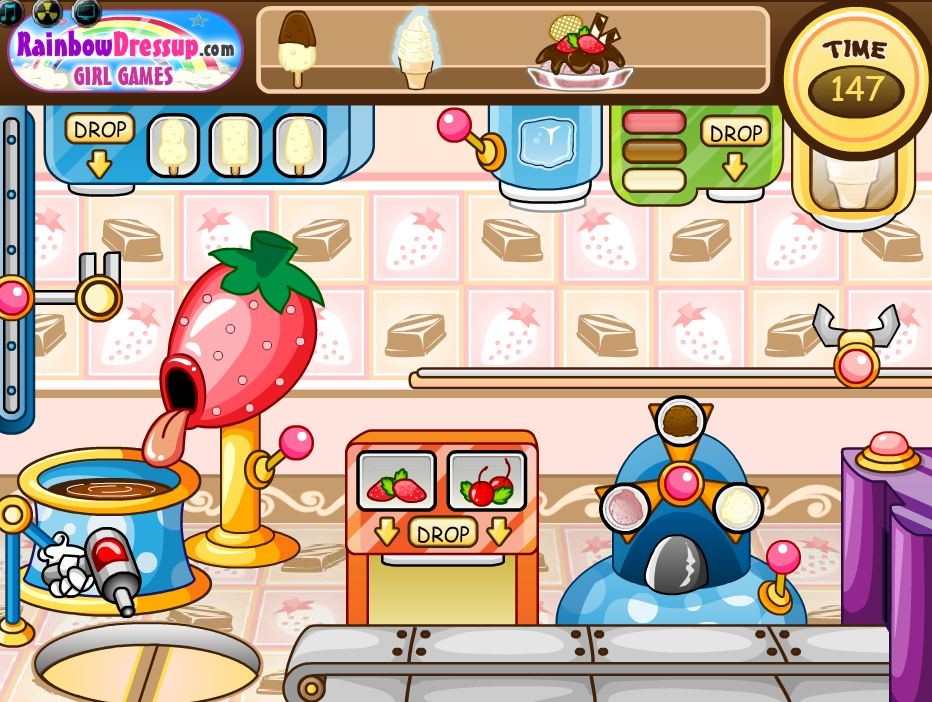
Task: Hit DROP on the orange topping machine
Action: (x=441, y=532)
